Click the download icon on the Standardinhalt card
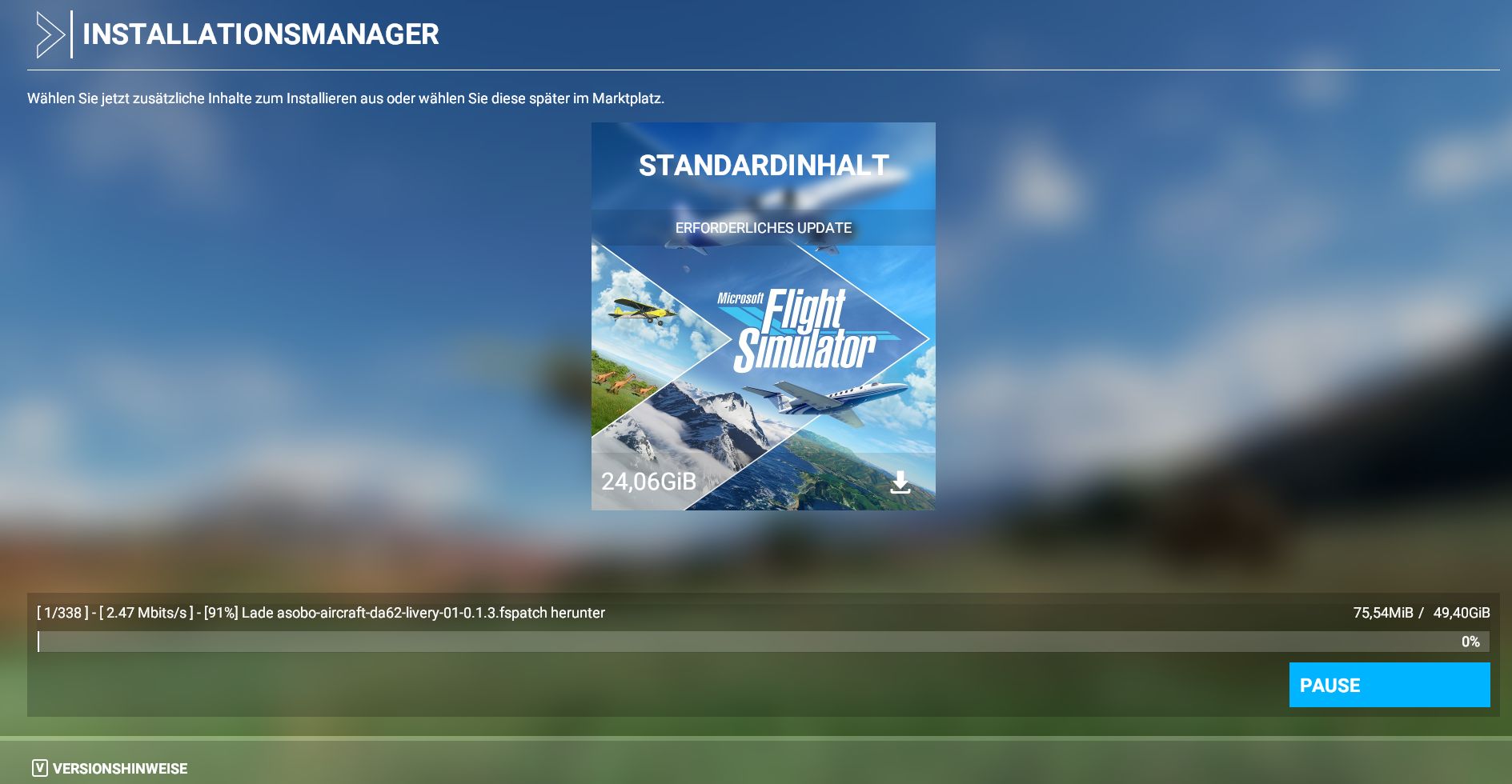This screenshot has height=784, width=1512. pyautogui.click(x=902, y=482)
